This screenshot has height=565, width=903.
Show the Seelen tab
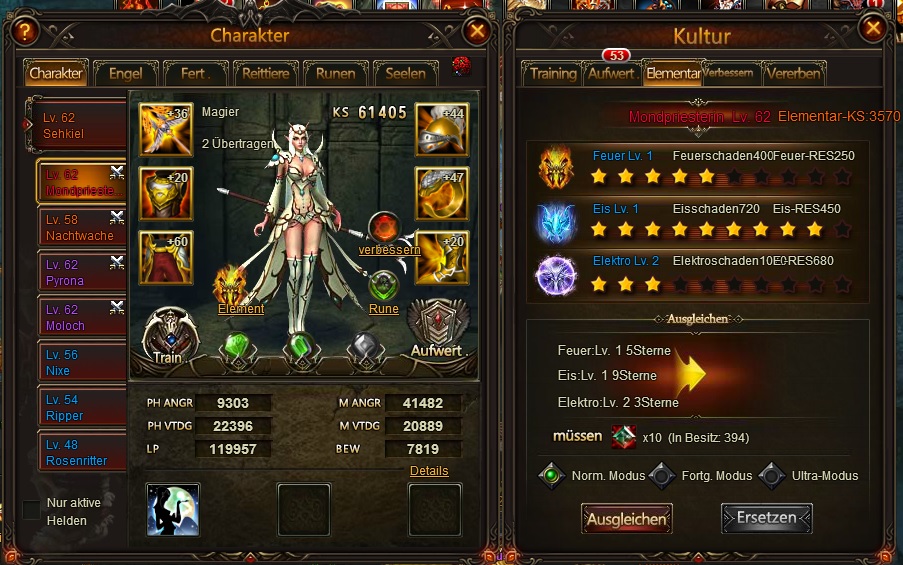click(x=405, y=73)
